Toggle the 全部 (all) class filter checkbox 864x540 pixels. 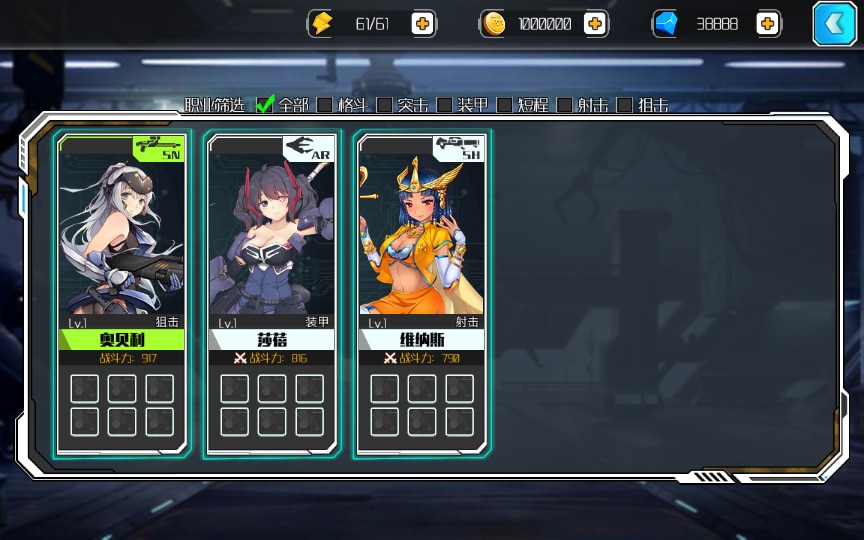coord(265,104)
